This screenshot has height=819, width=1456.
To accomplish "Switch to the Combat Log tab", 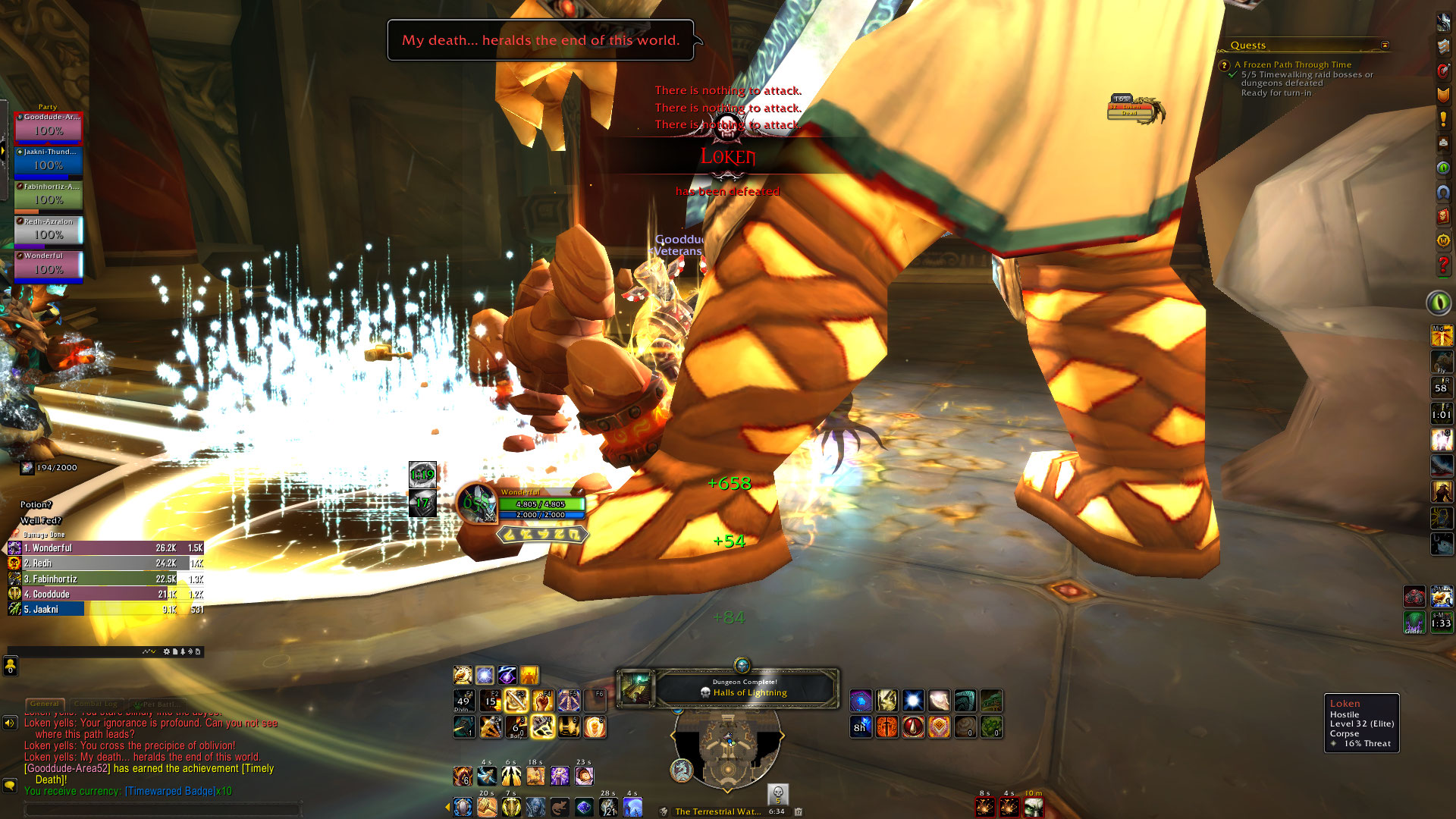I will coord(96,704).
